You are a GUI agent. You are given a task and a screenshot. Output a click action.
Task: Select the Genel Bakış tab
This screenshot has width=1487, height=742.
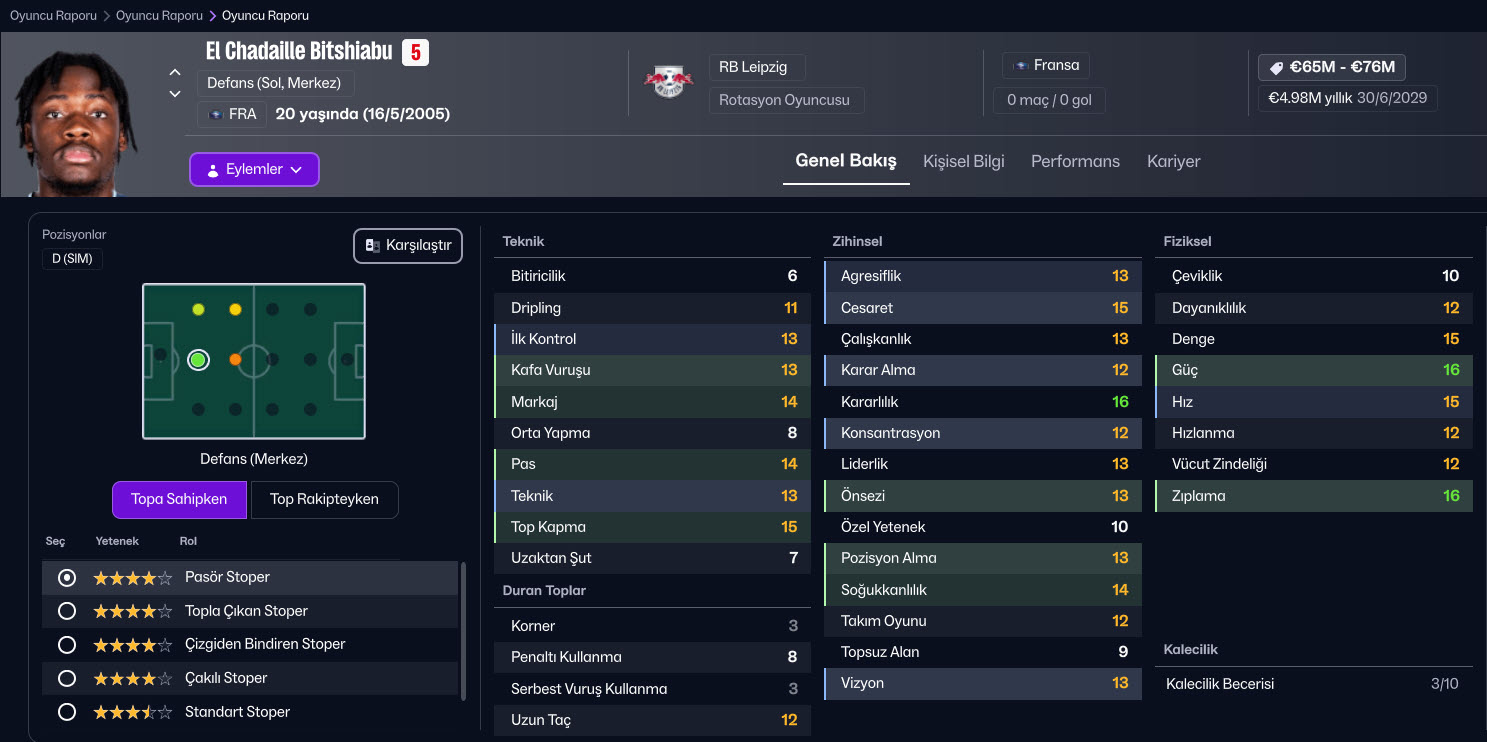click(x=845, y=161)
